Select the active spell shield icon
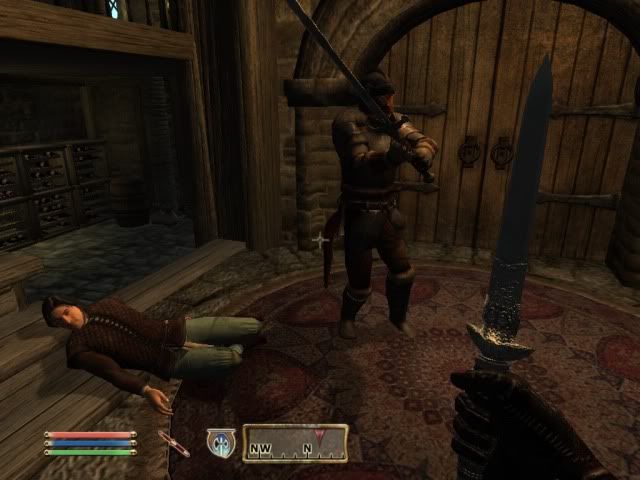The width and height of the screenshot is (640, 480). point(220,443)
